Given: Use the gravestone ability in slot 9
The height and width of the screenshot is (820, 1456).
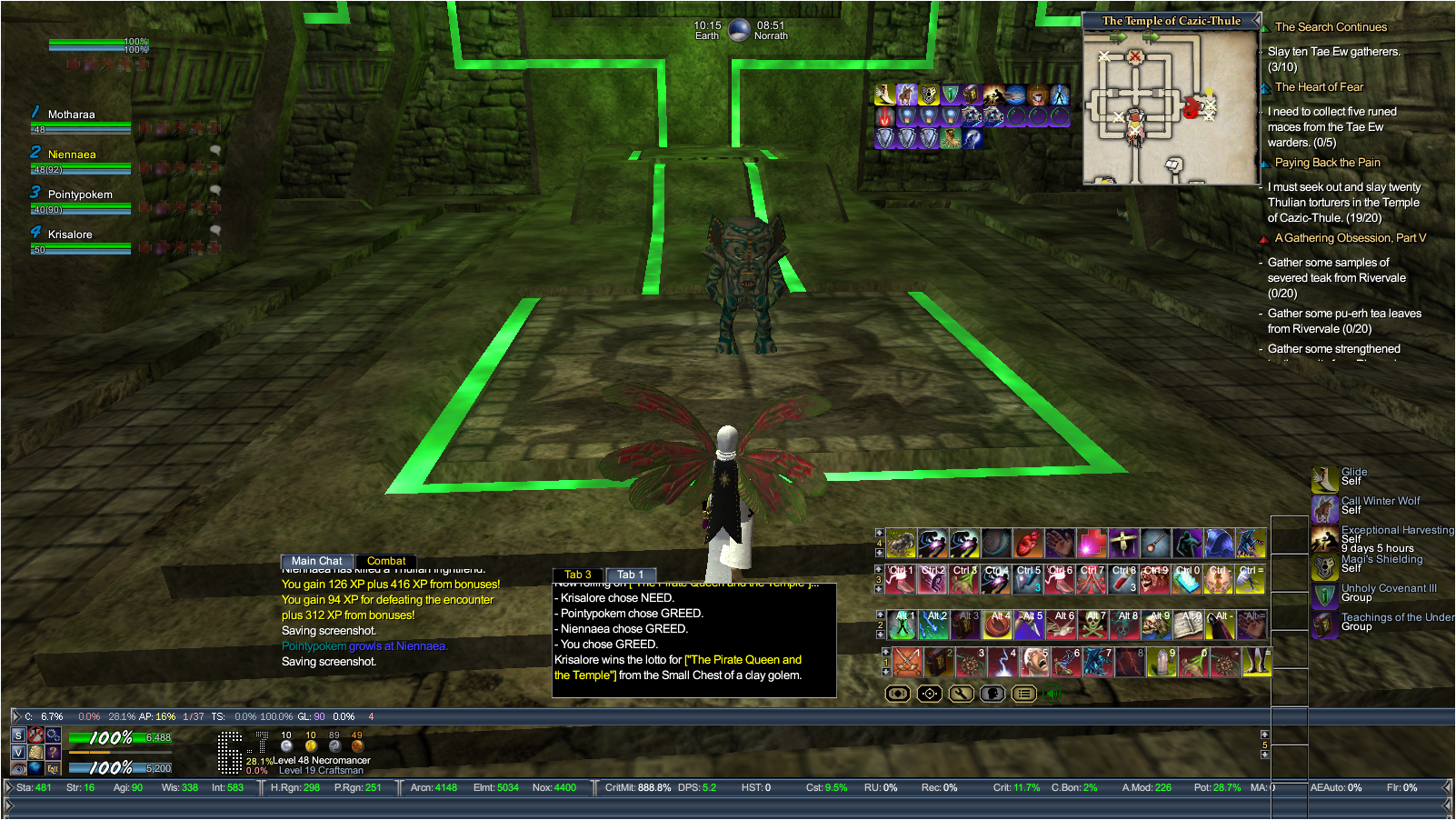Looking at the screenshot, I should [1161, 662].
